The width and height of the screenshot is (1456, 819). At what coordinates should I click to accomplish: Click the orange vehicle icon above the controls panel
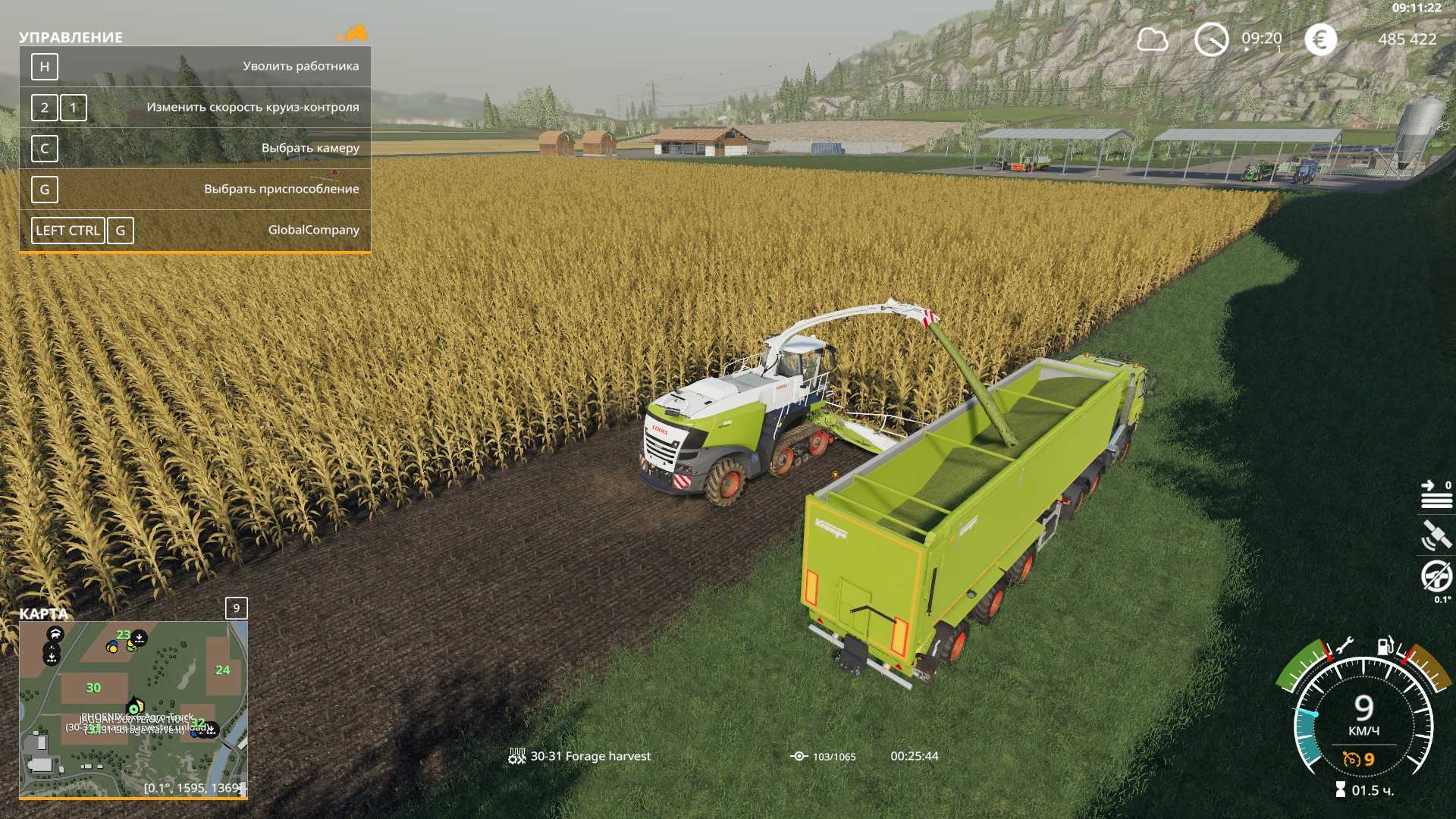pos(353,33)
